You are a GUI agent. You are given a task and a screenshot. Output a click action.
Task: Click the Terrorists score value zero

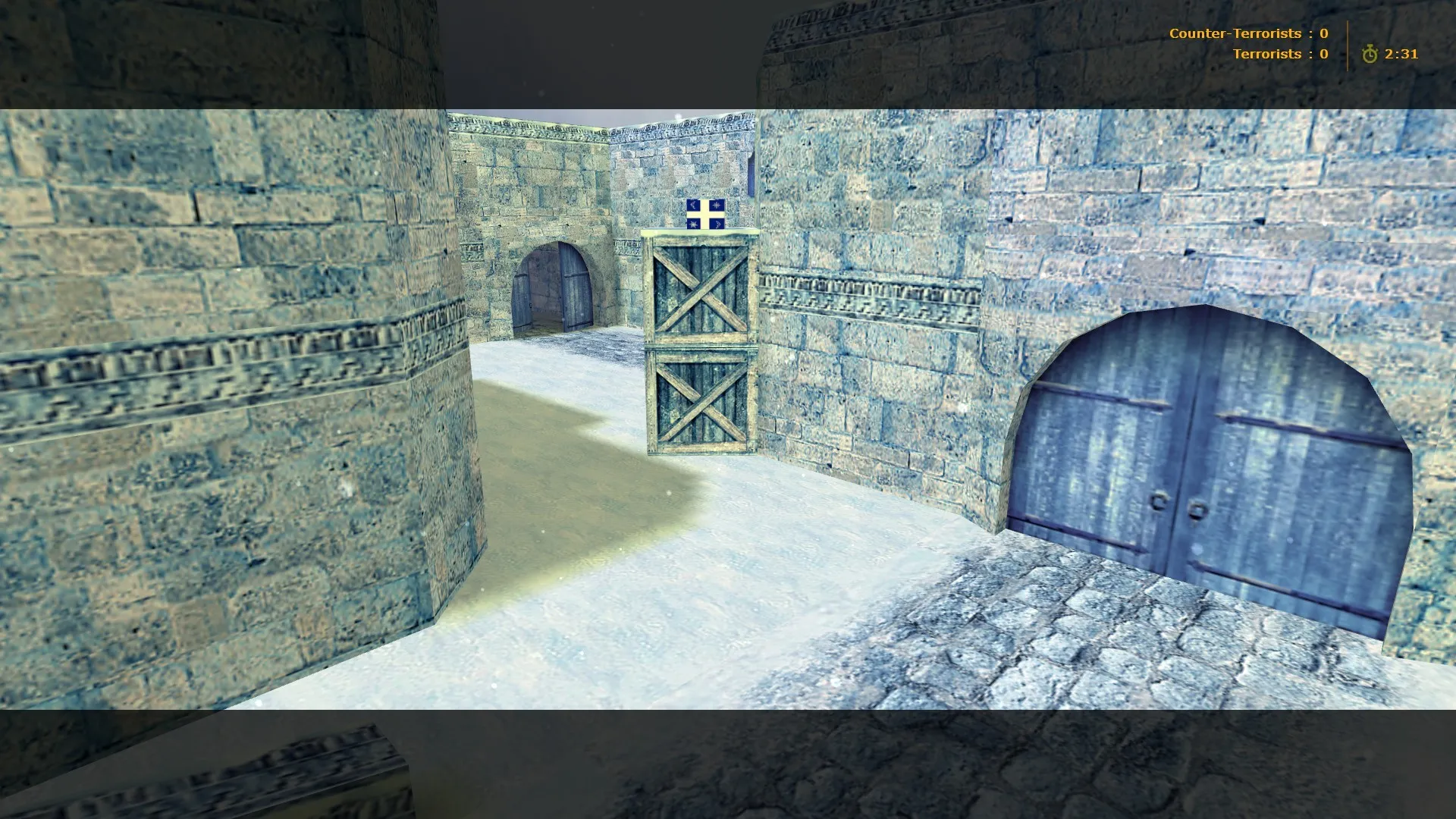coord(1323,54)
